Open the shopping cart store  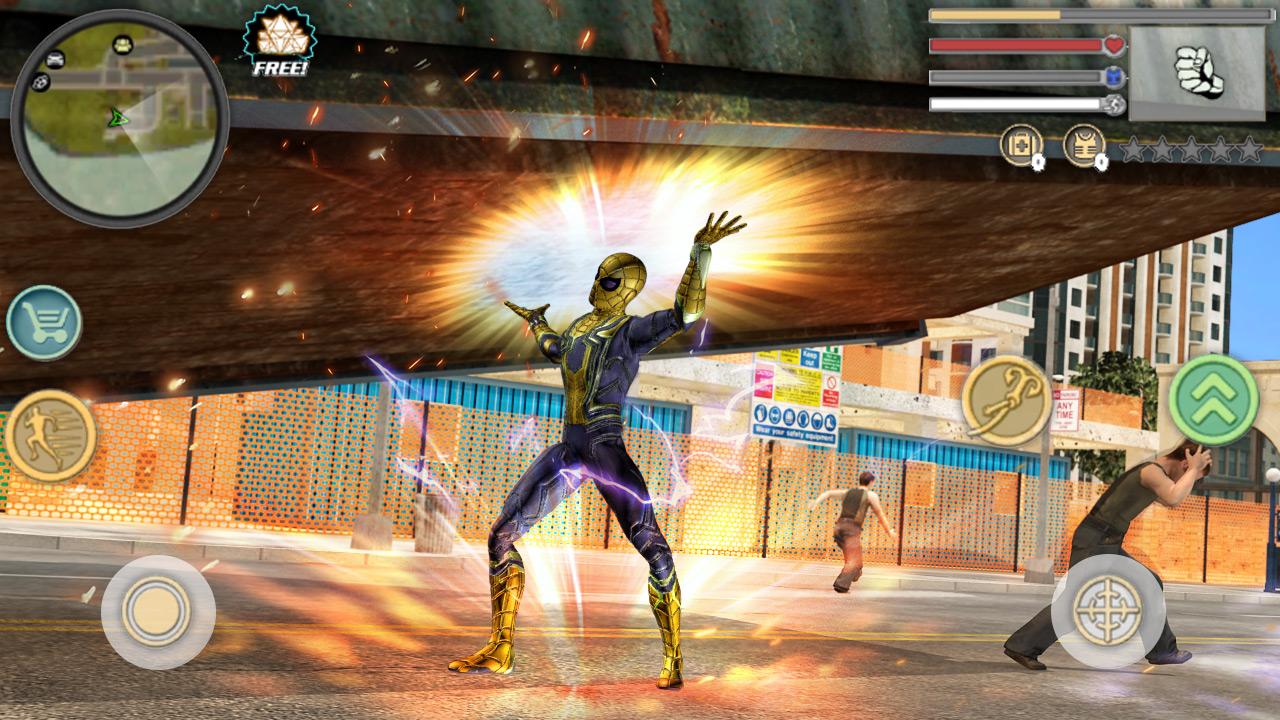pyautogui.click(x=44, y=322)
